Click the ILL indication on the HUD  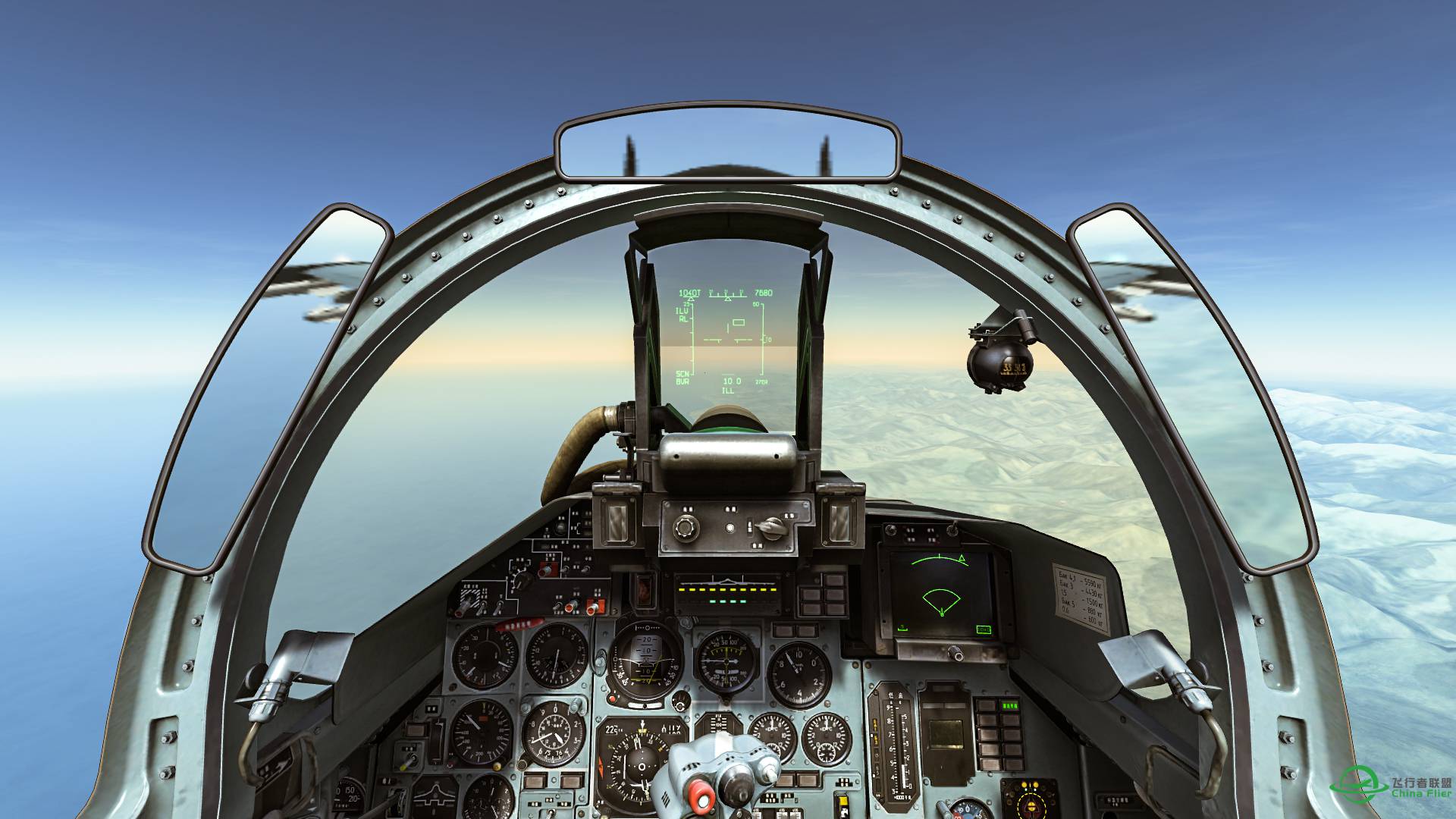[x=726, y=392]
